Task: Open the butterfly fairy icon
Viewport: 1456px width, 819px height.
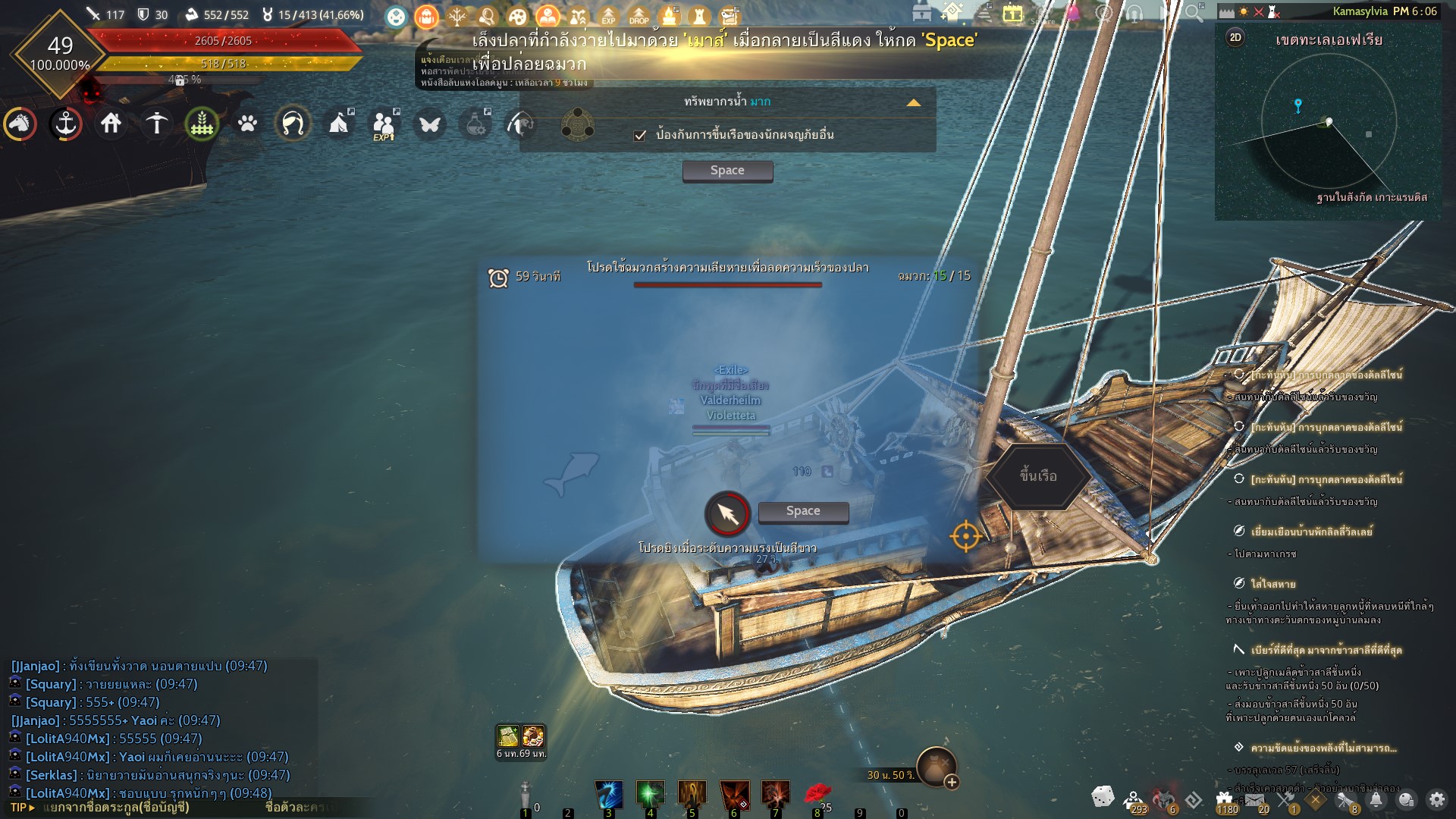Action: pyautogui.click(x=430, y=124)
